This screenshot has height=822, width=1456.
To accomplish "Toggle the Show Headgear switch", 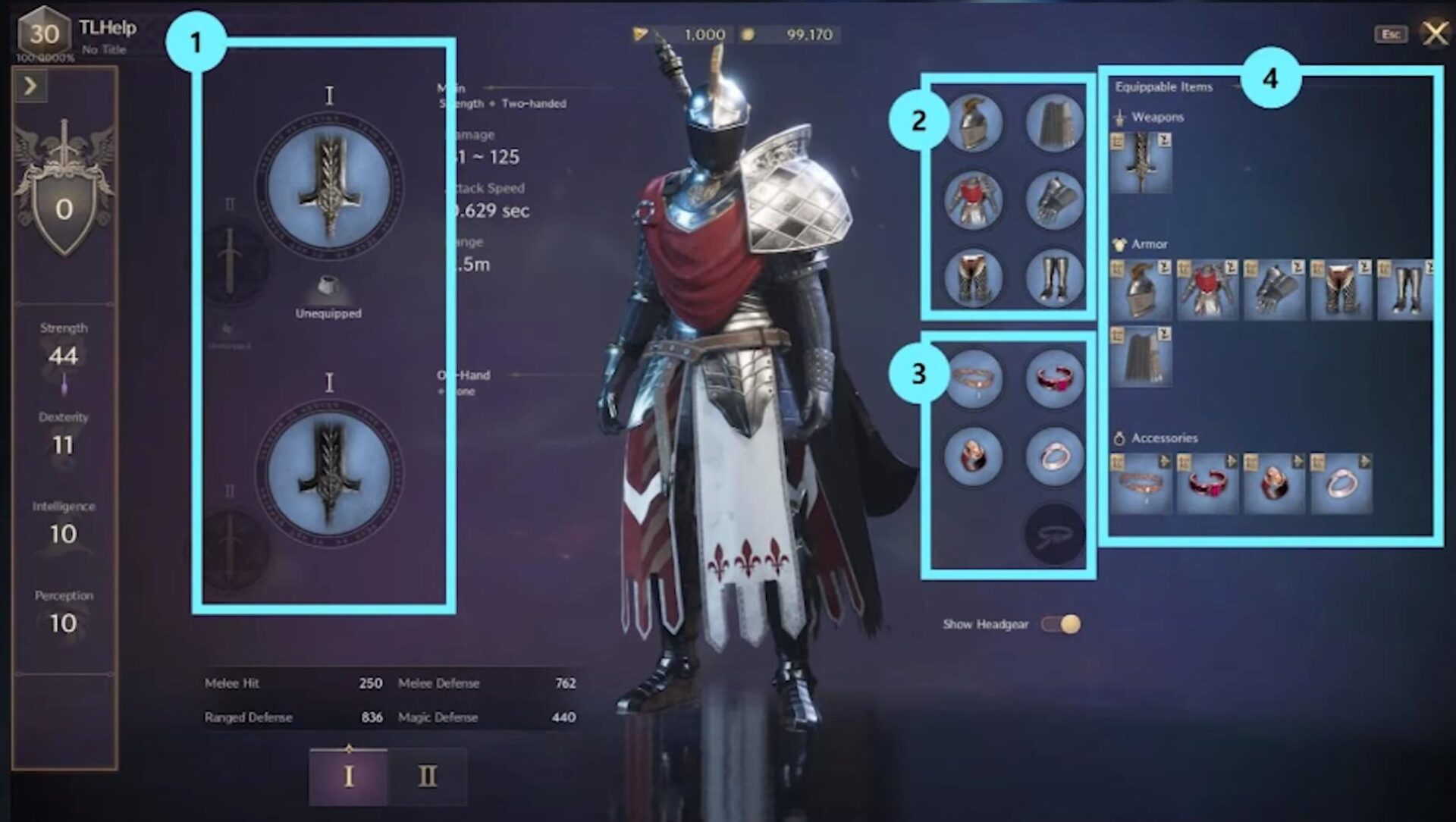I will coord(1061,624).
